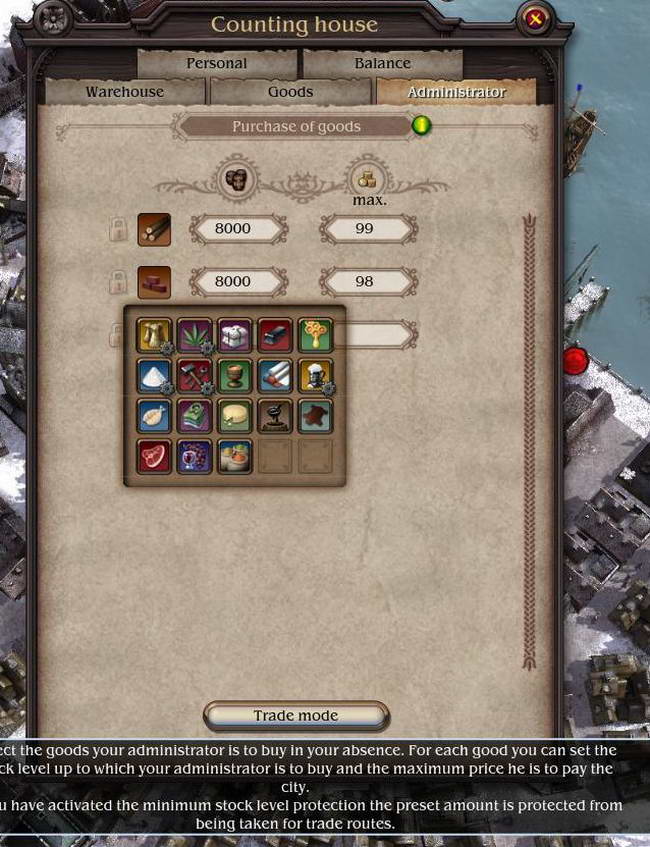Switch to the Goods tab
The width and height of the screenshot is (650, 847).
point(291,92)
